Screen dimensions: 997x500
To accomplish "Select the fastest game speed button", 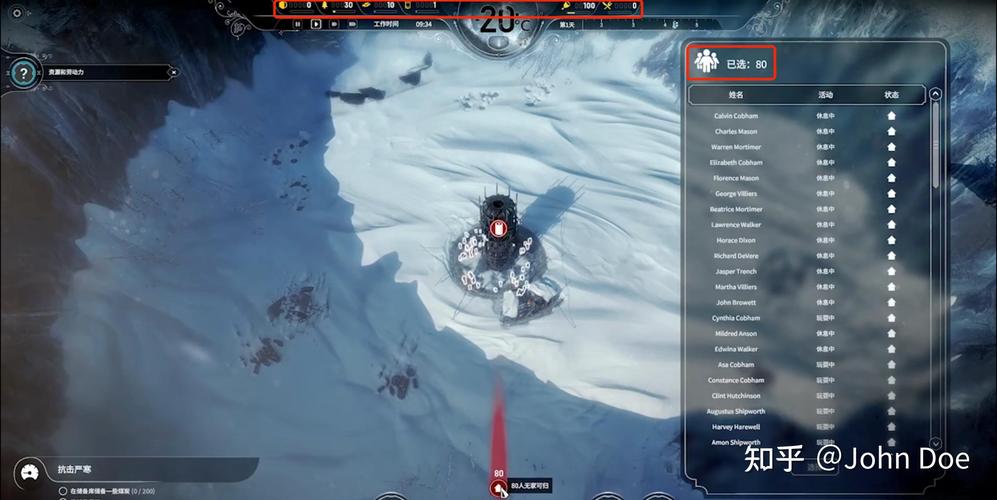I will [x=352, y=24].
